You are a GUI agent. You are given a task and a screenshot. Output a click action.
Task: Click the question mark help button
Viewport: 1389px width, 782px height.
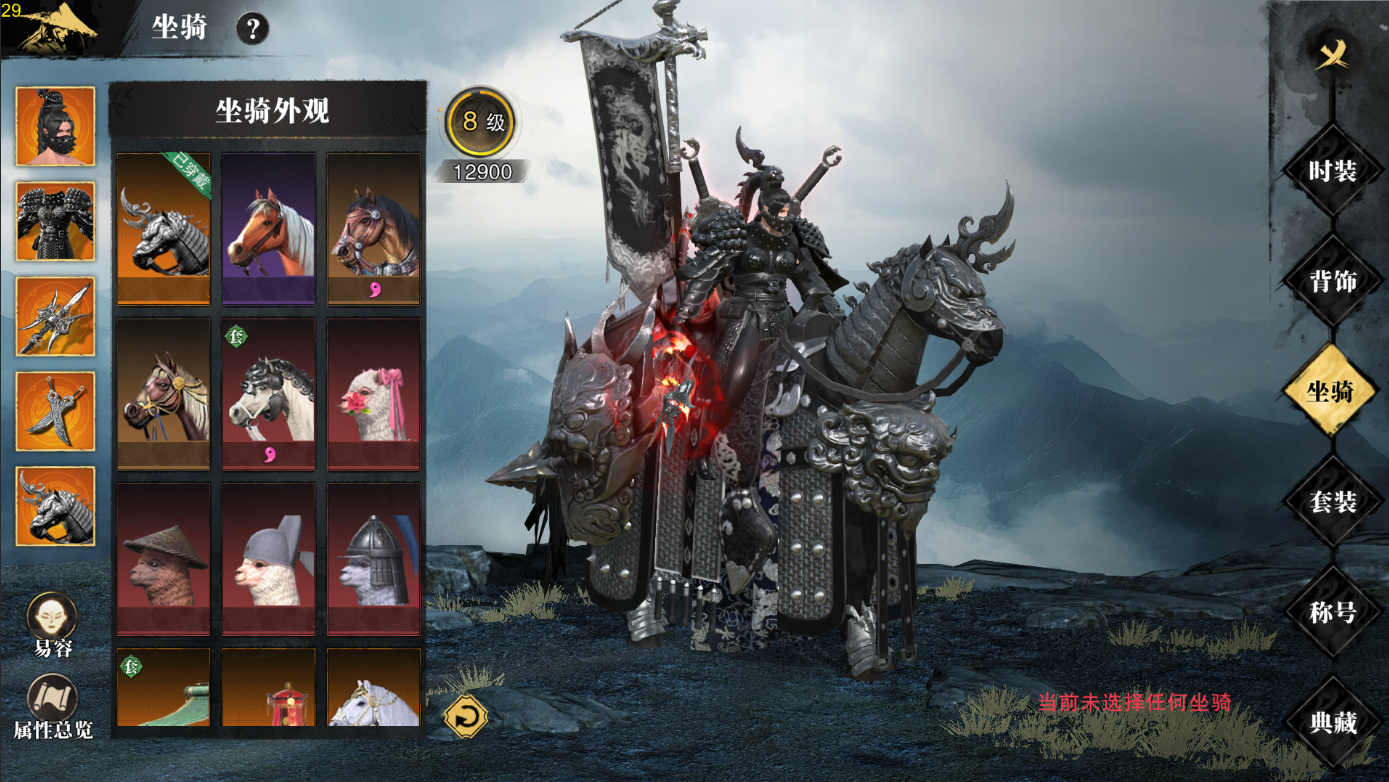coord(252,29)
